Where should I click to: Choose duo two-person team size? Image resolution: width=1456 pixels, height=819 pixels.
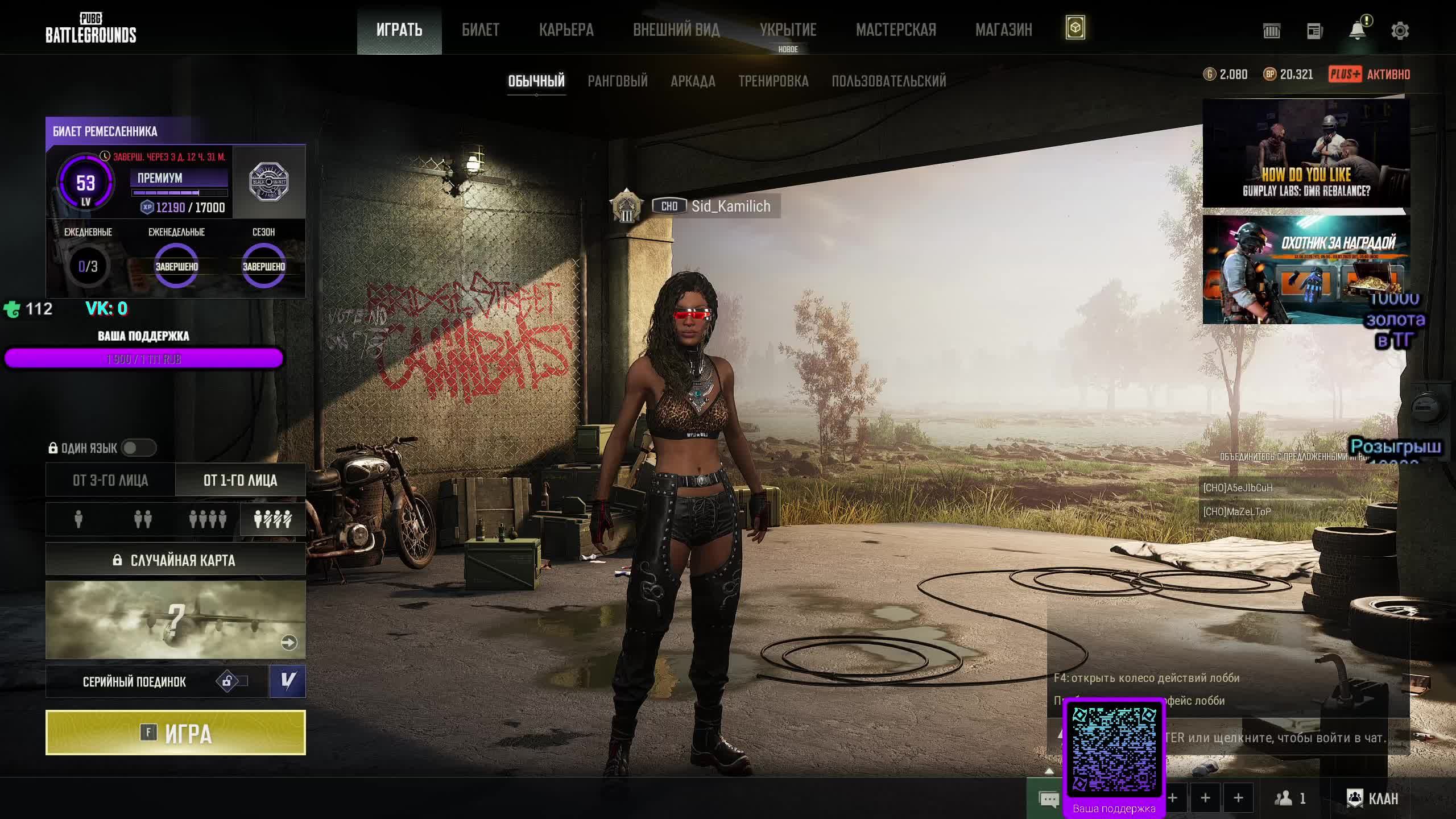[x=143, y=519]
